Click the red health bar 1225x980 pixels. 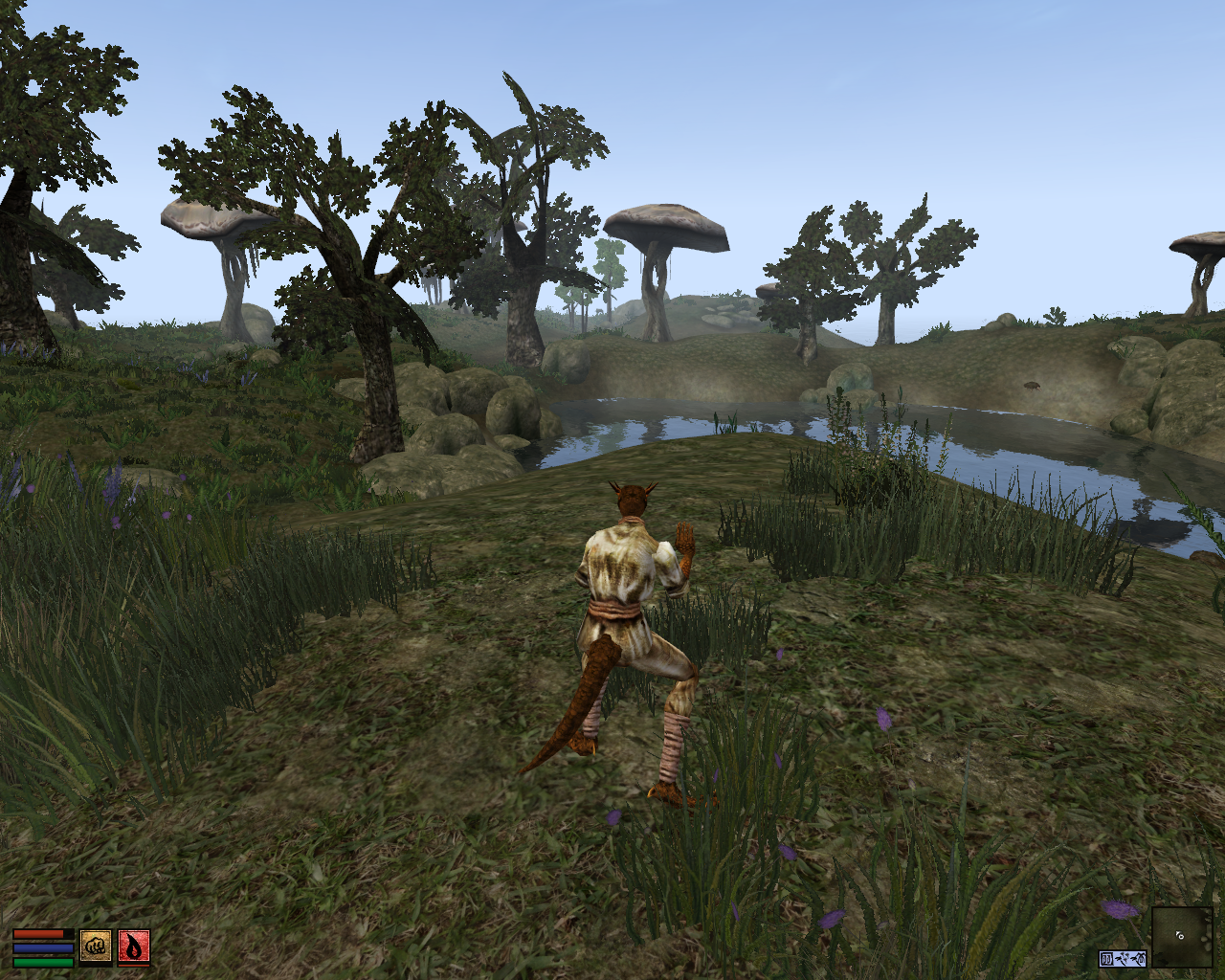[38, 934]
